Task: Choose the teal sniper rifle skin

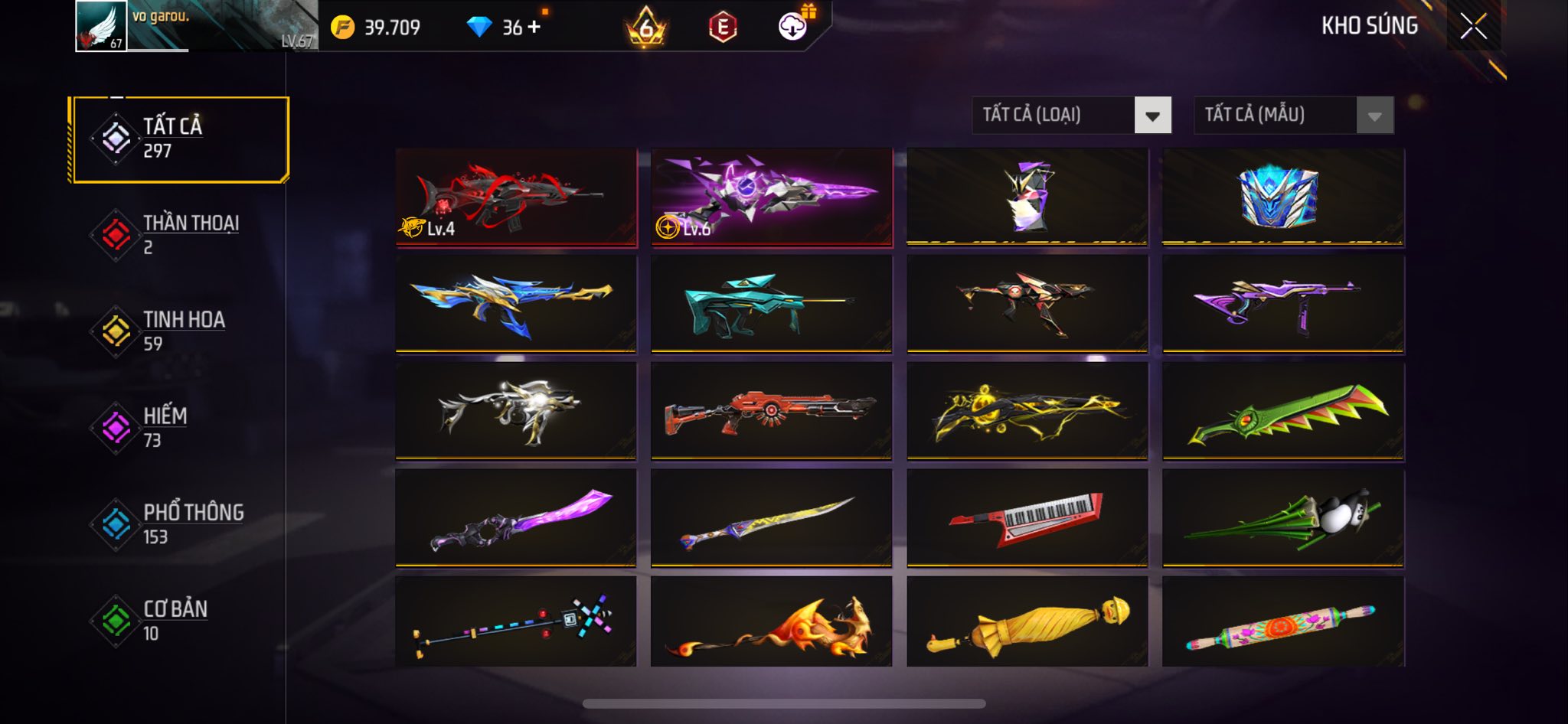Action: pos(772,304)
